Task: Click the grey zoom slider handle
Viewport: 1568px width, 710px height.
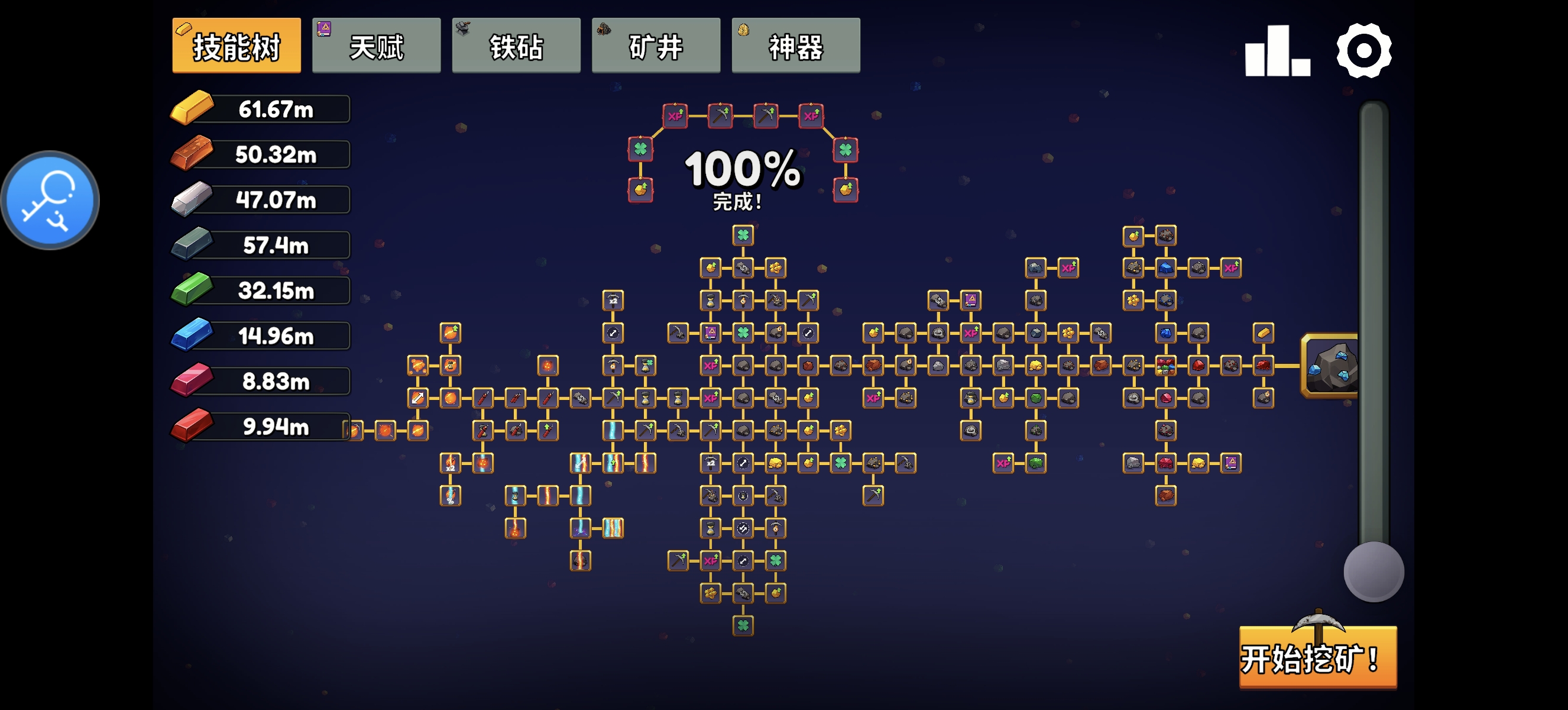Action: (1373, 572)
